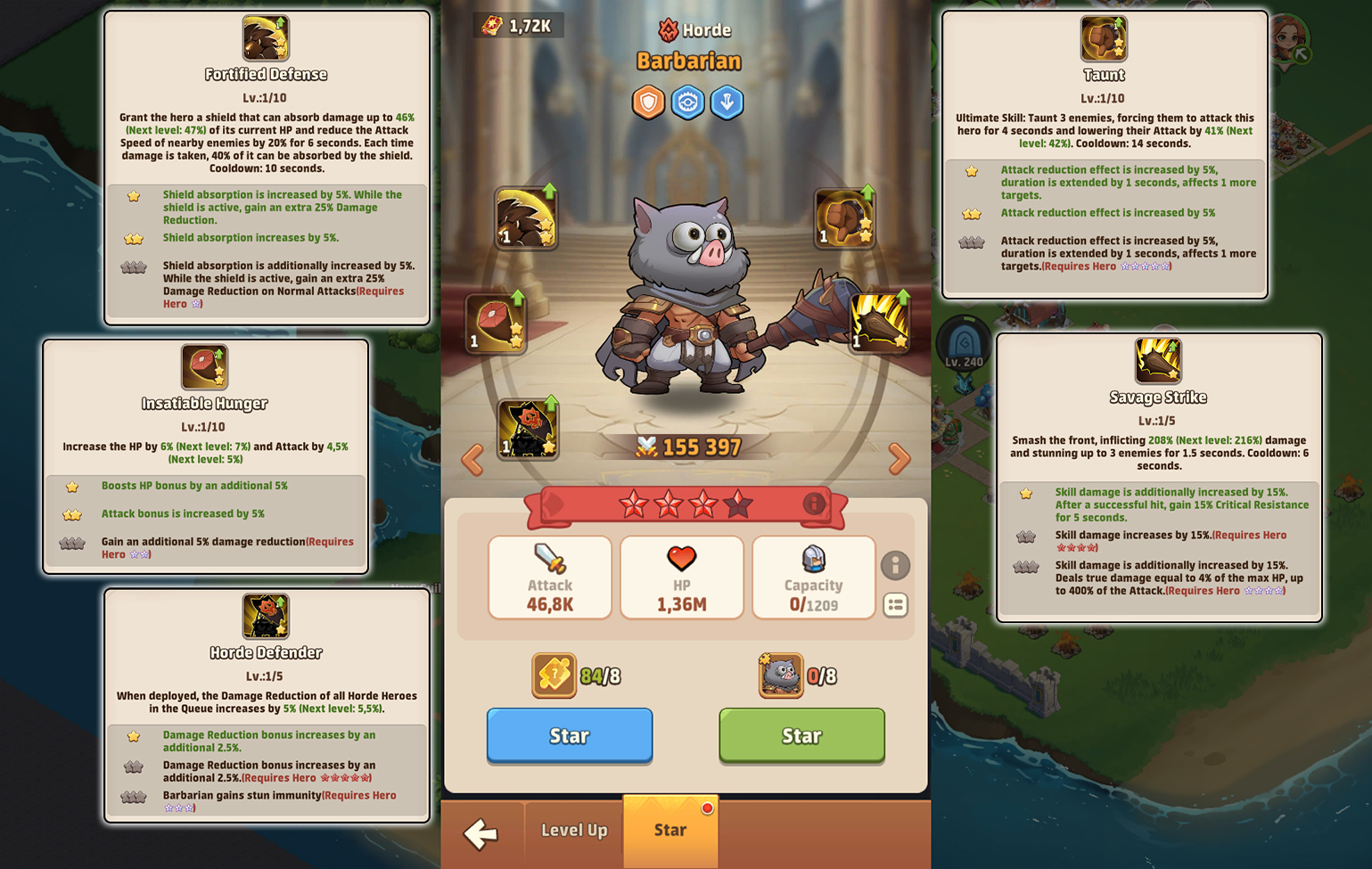Click the gray info circle beside Capacity
The width and height of the screenshot is (1372, 869).
tap(896, 566)
